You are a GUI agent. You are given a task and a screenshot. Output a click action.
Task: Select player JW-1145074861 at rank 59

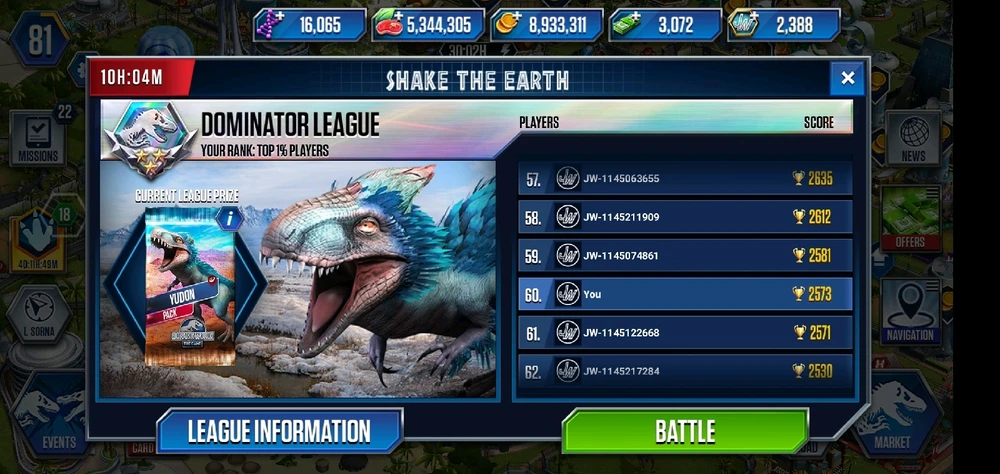(x=685, y=255)
